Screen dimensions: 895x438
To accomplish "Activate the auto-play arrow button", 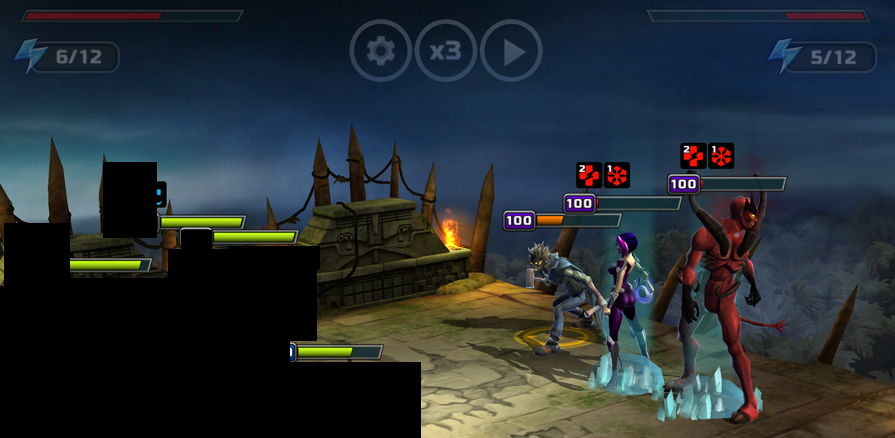I will pyautogui.click(x=511, y=51).
